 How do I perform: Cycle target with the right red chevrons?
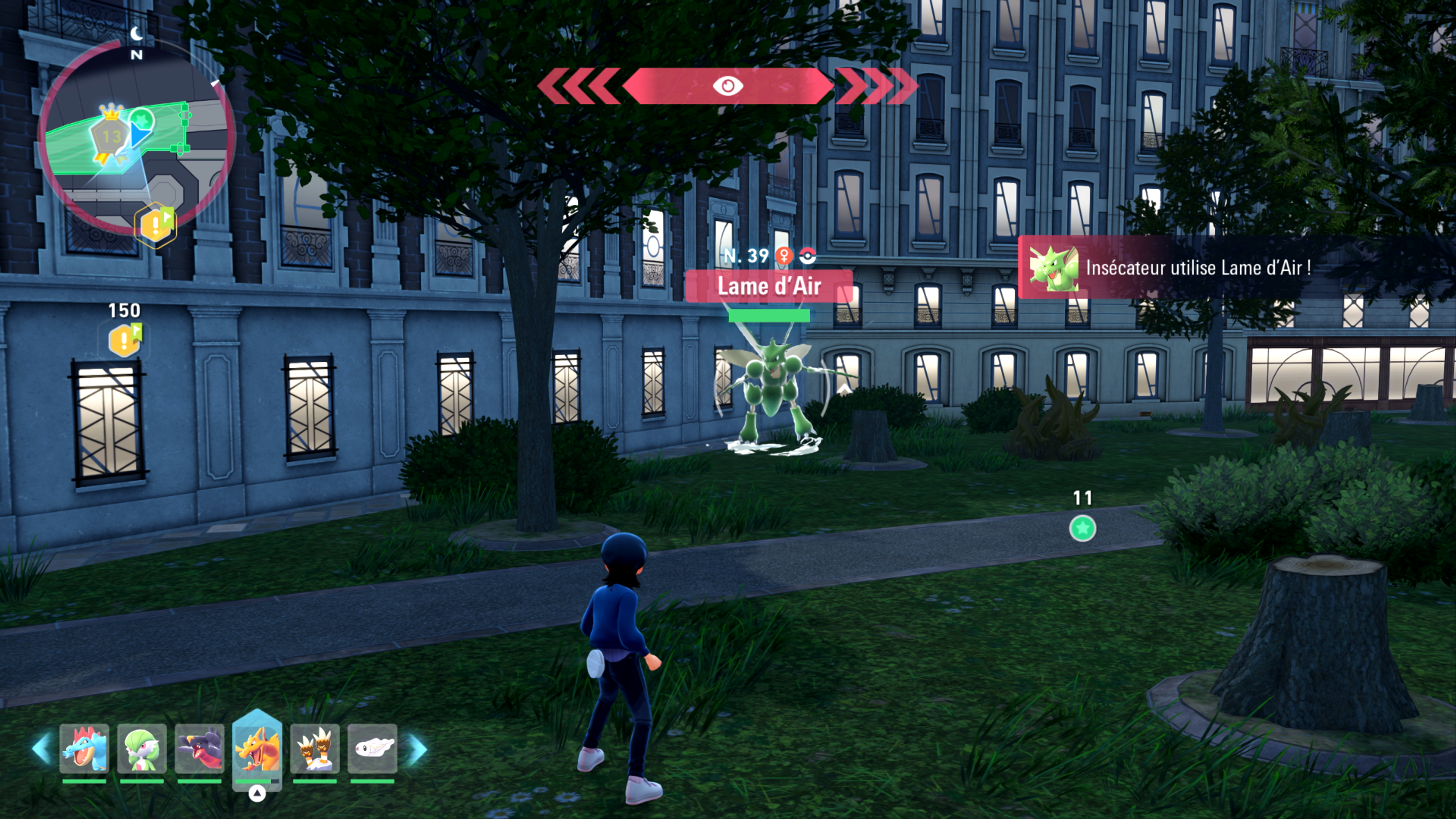(877, 86)
